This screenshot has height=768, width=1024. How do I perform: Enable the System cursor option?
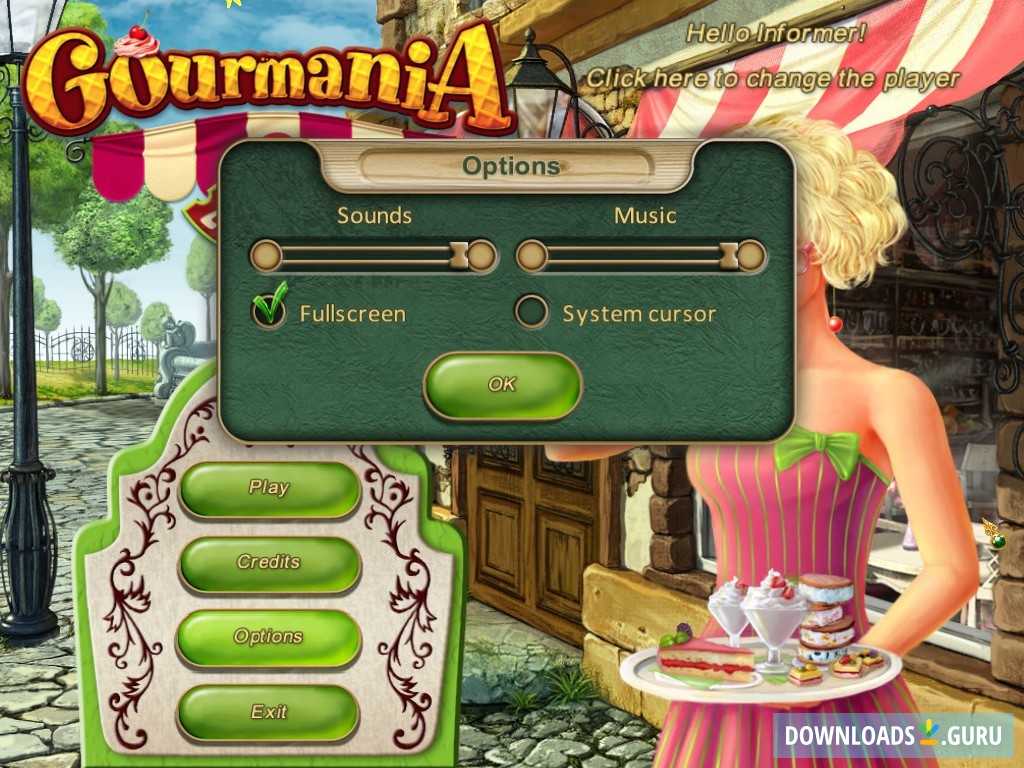click(x=532, y=312)
